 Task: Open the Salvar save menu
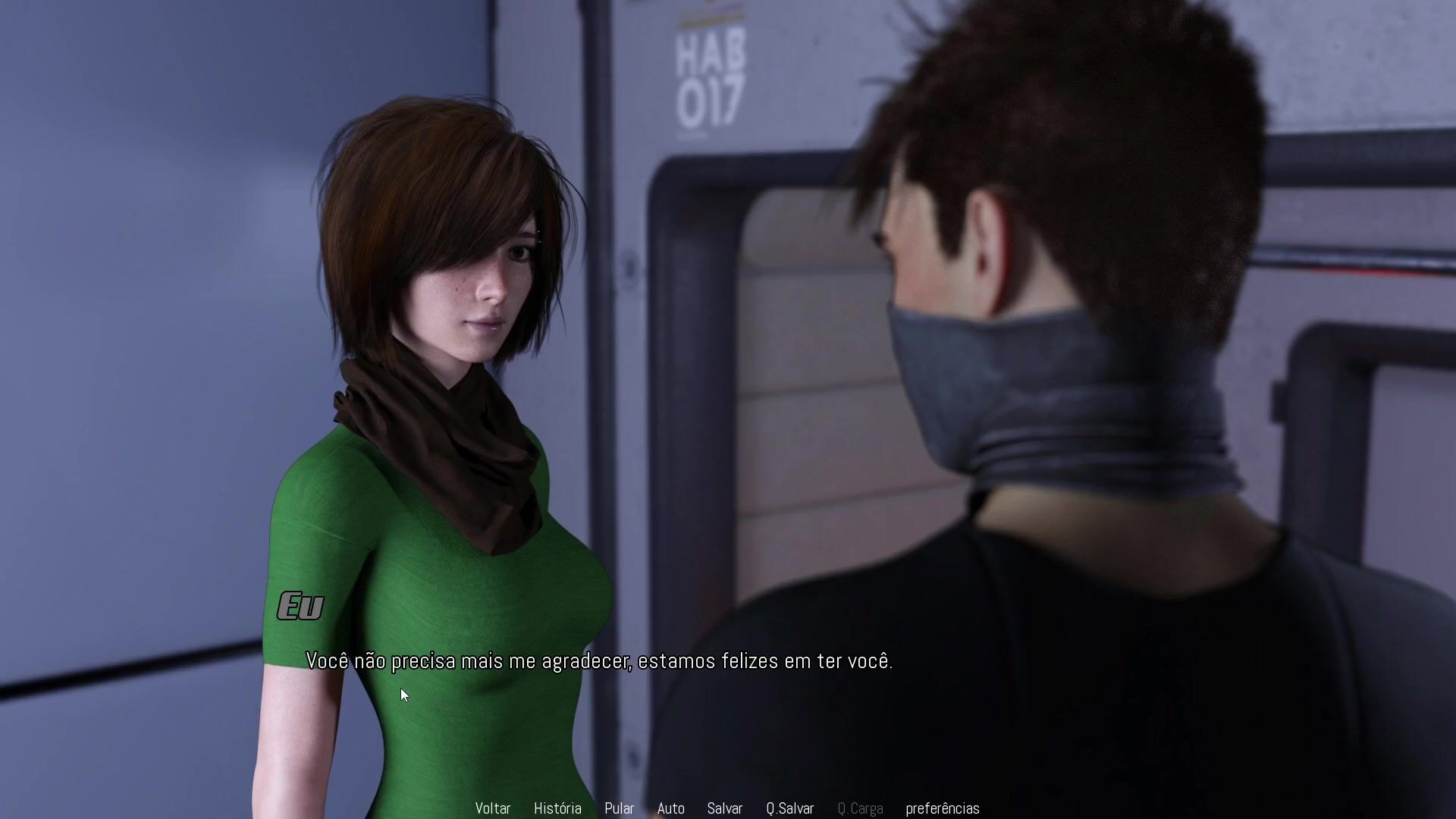tap(724, 808)
